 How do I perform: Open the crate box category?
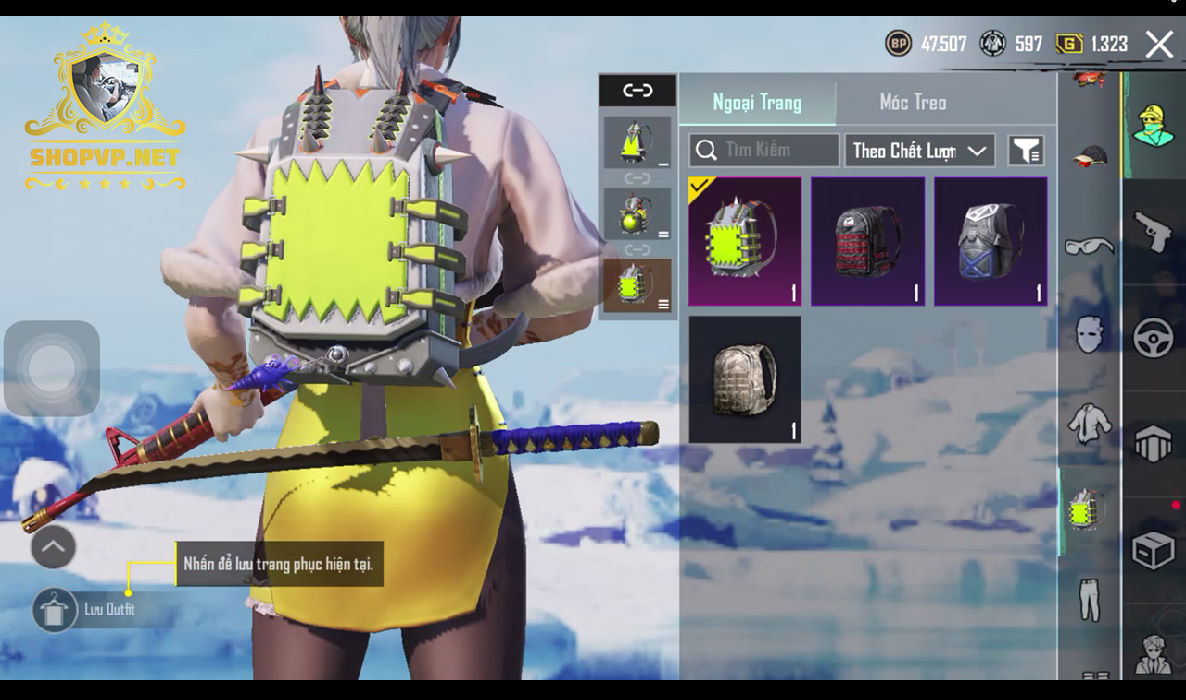1153,549
